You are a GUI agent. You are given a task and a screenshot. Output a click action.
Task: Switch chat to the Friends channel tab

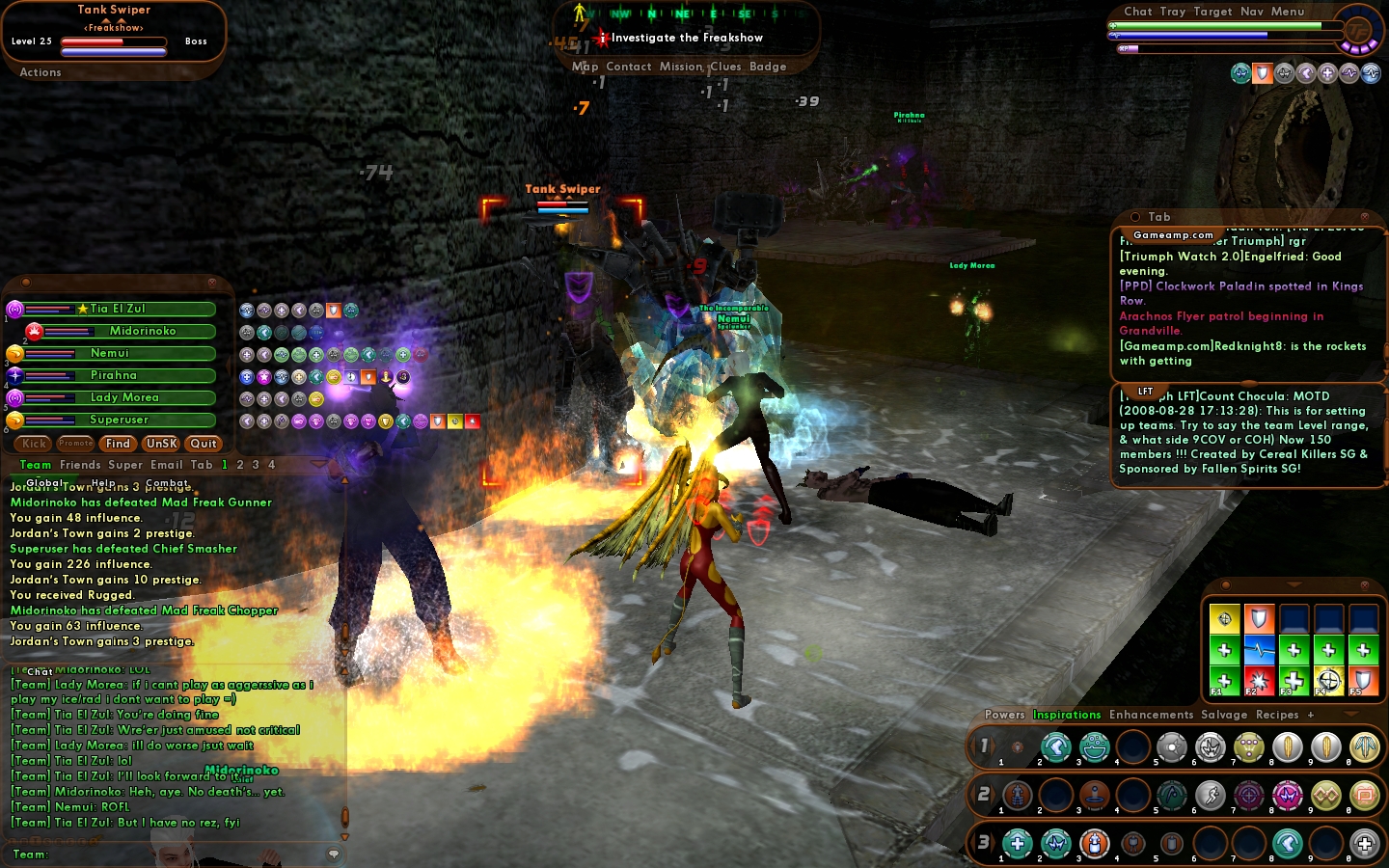pyautogui.click(x=80, y=465)
